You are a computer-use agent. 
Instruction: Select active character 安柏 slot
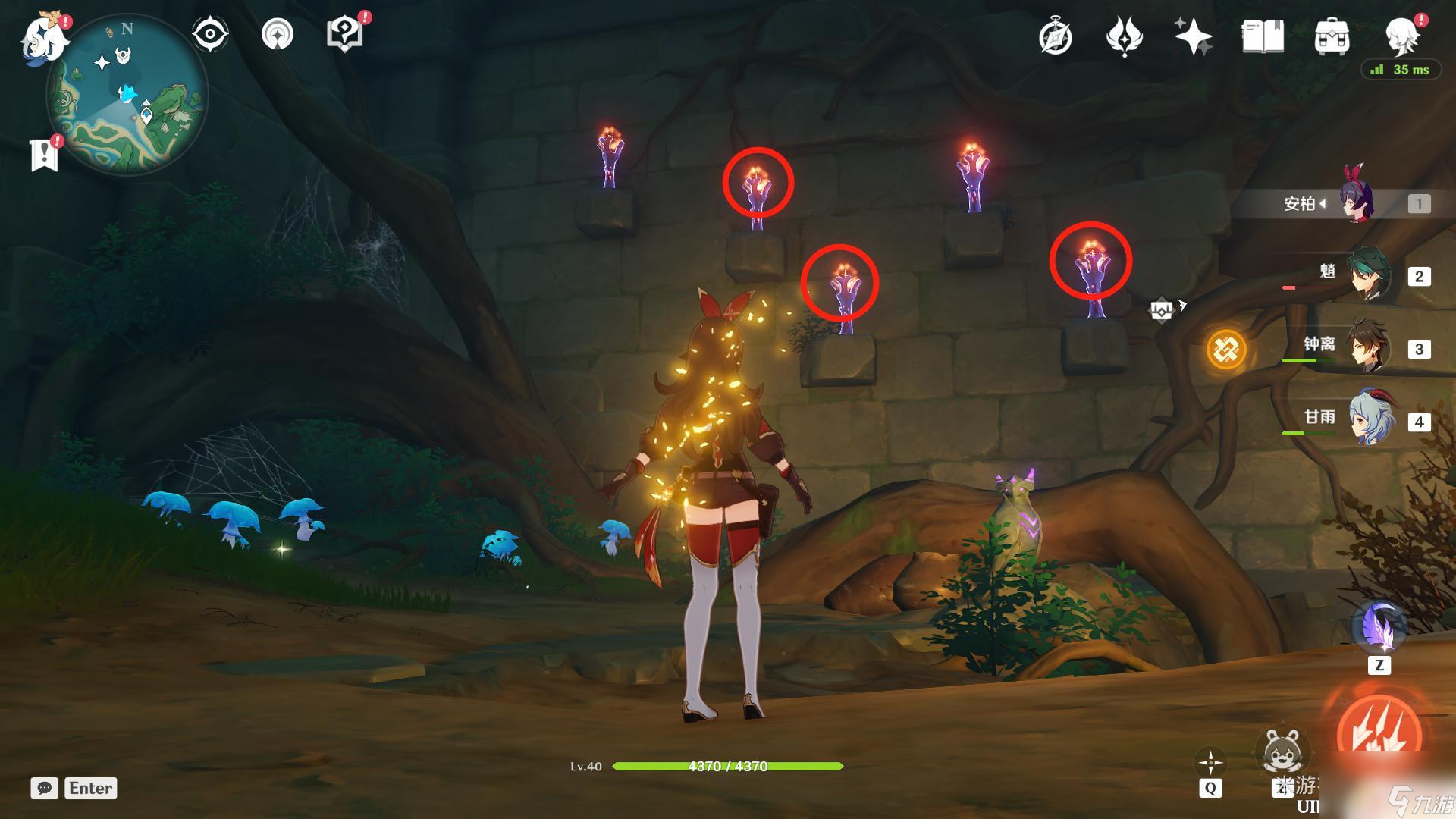pos(1357,203)
